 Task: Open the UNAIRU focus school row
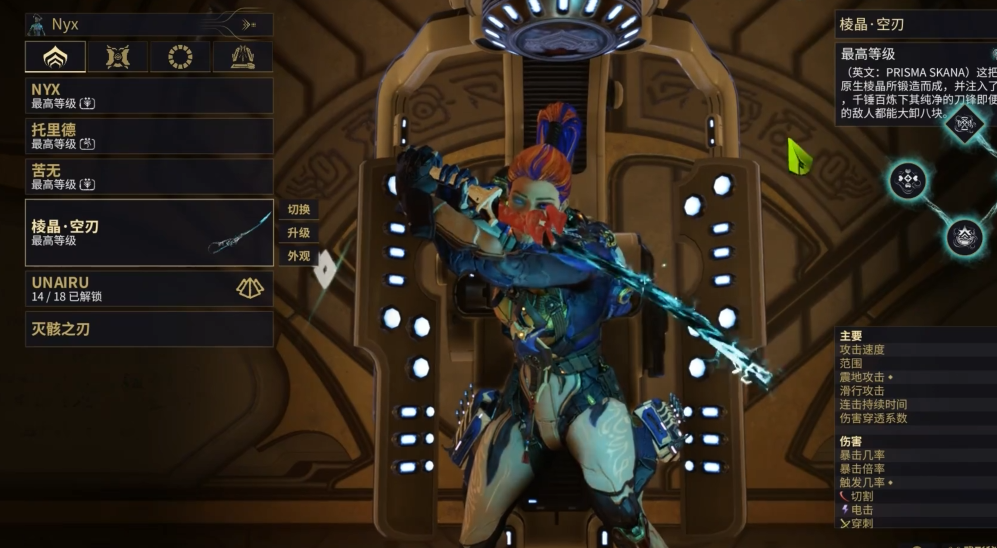pyautogui.click(x=149, y=289)
